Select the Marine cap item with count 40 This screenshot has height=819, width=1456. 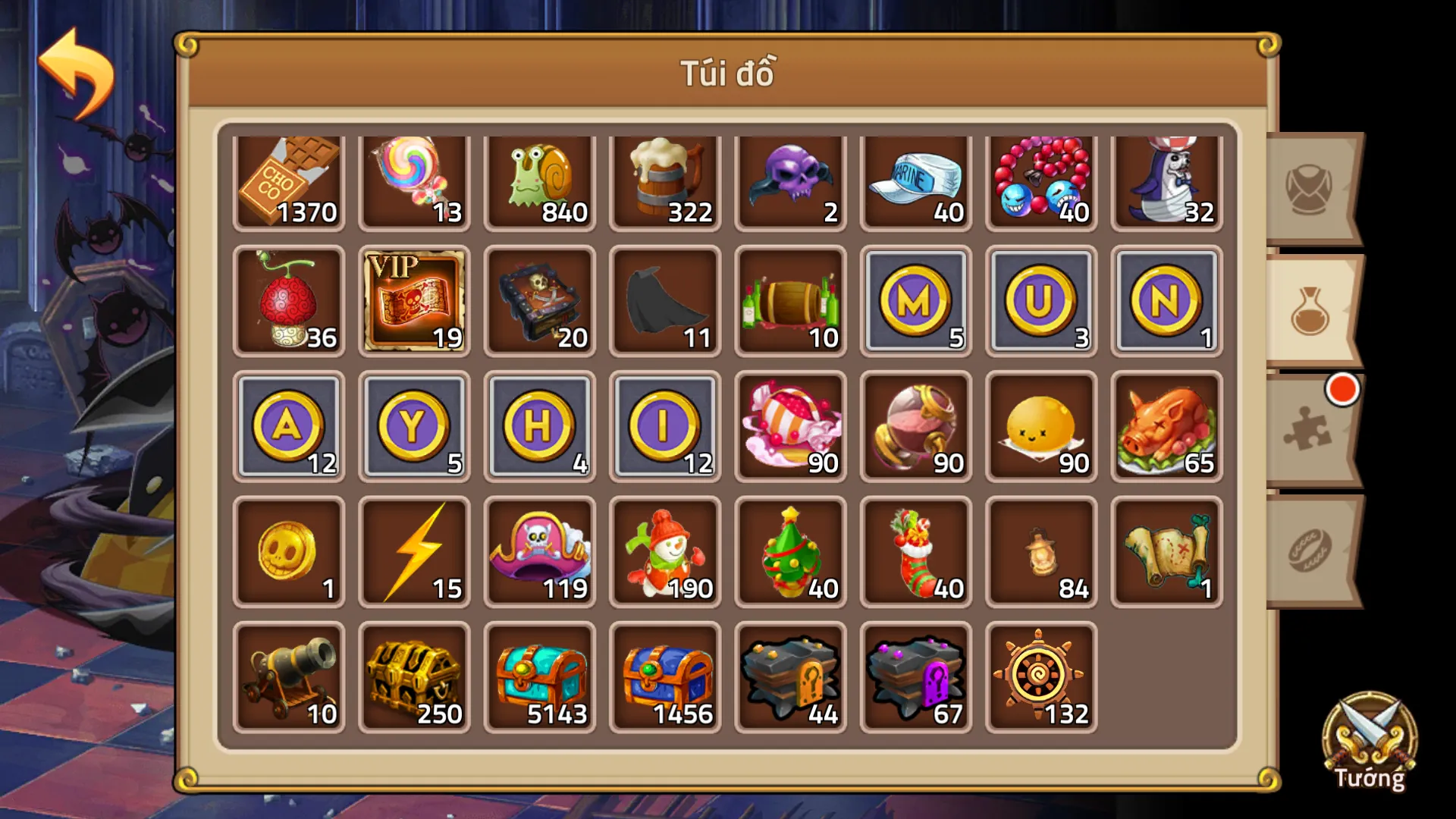[915, 178]
